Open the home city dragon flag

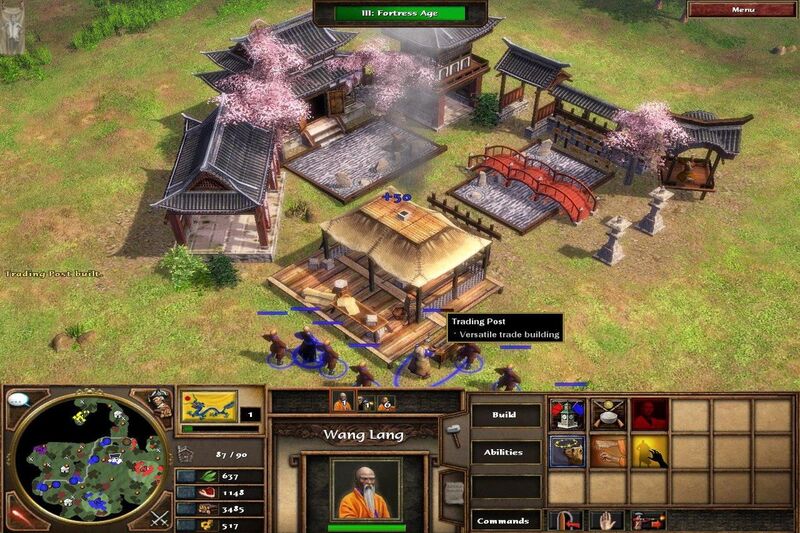(x=209, y=407)
